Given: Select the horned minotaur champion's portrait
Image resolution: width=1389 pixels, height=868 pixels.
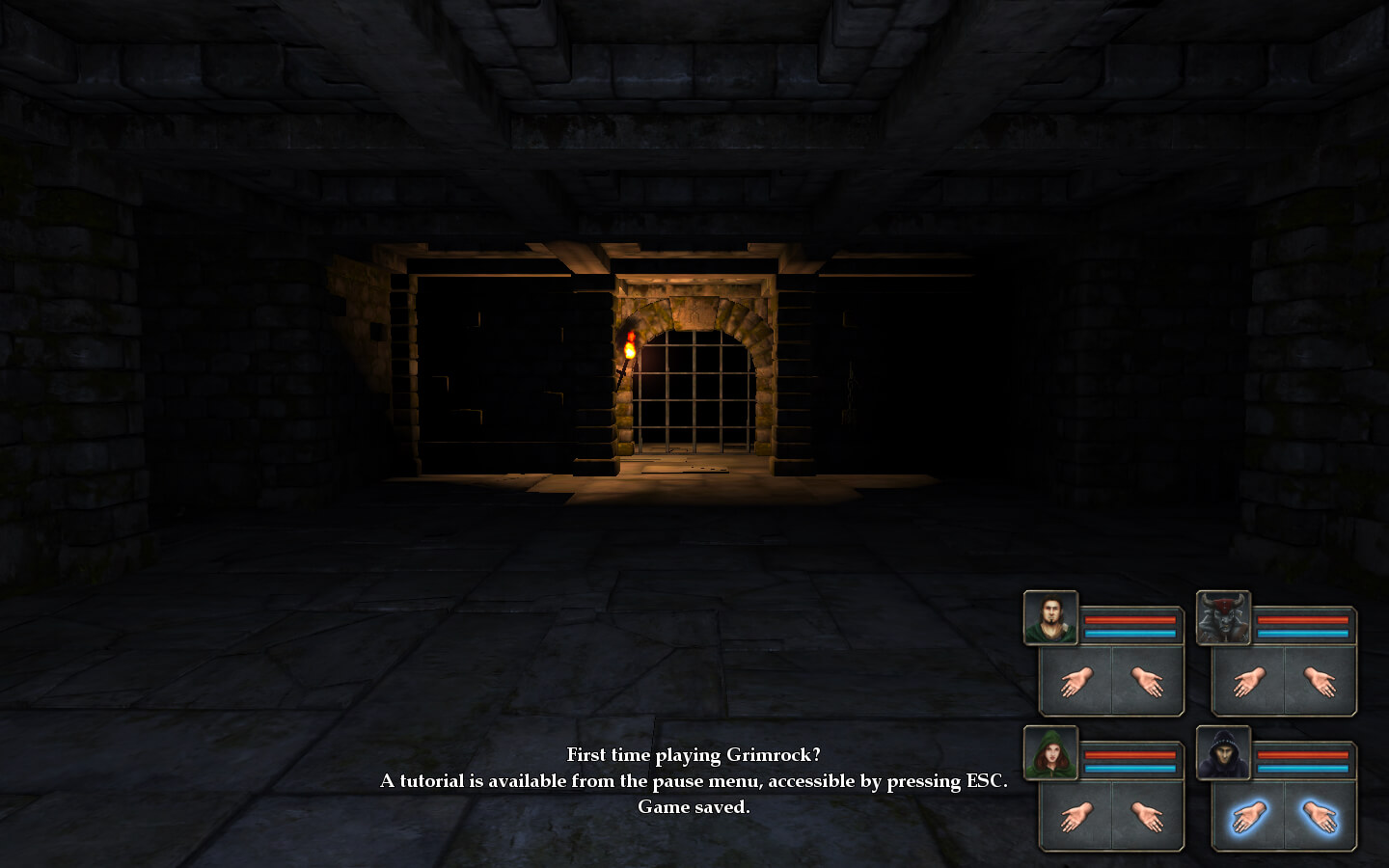Looking at the screenshot, I should 1223,618.
